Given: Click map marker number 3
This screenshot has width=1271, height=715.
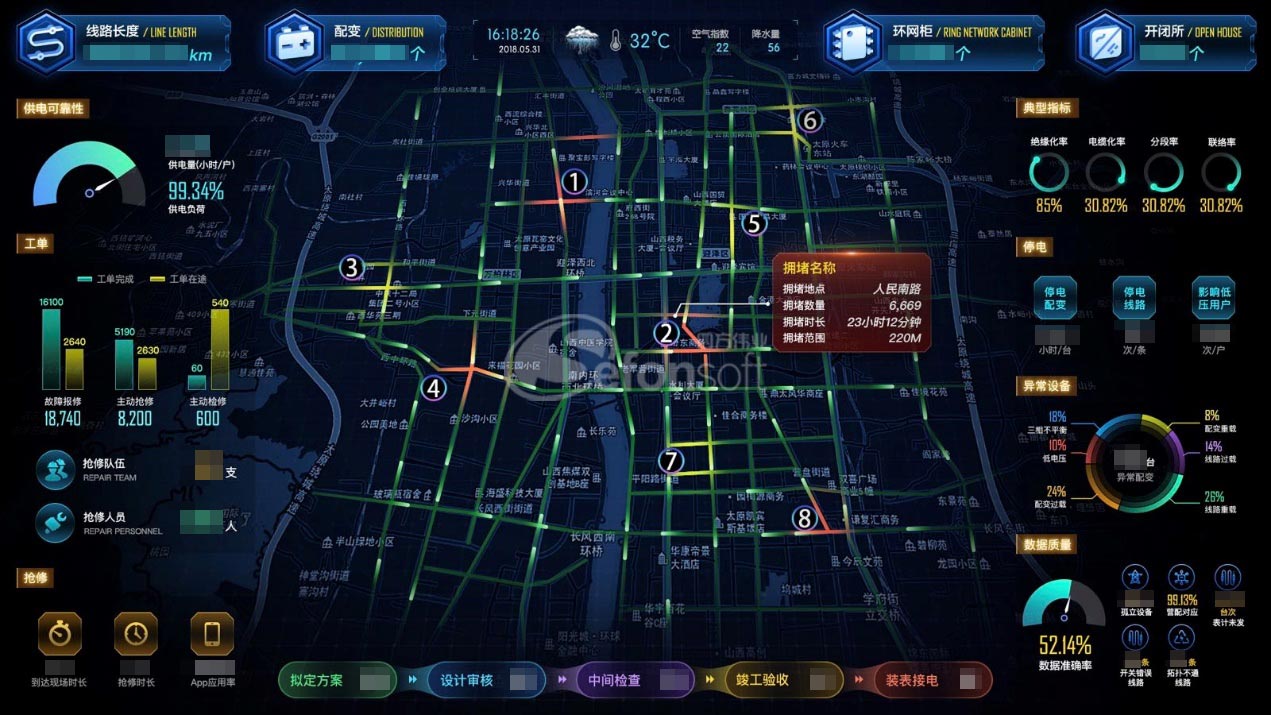Looking at the screenshot, I should click(351, 267).
